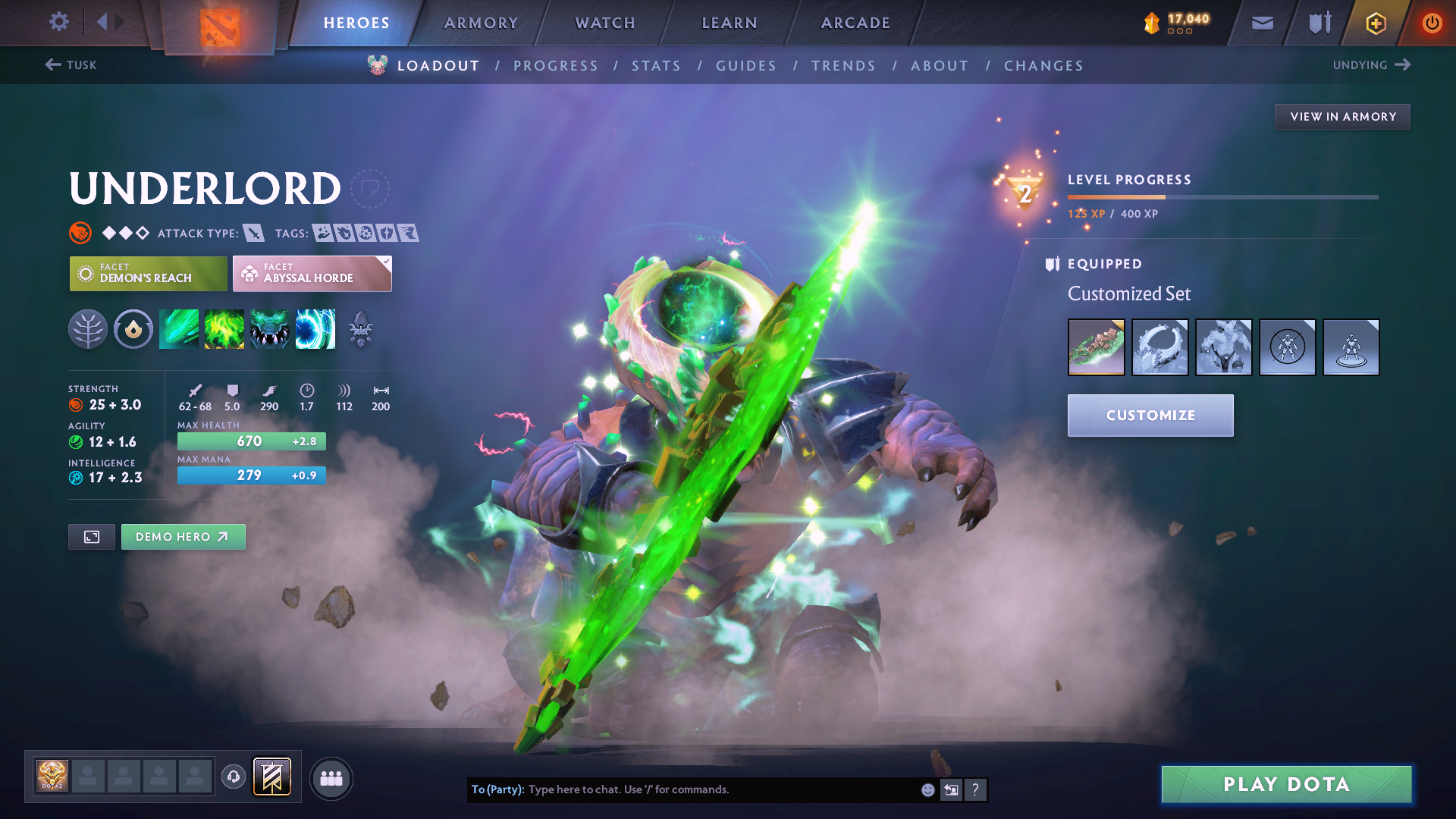Image resolution: width=1456 pixels, height=819 pixels.
Task: Click the power button at top right
Action: tap(1432, 22)
